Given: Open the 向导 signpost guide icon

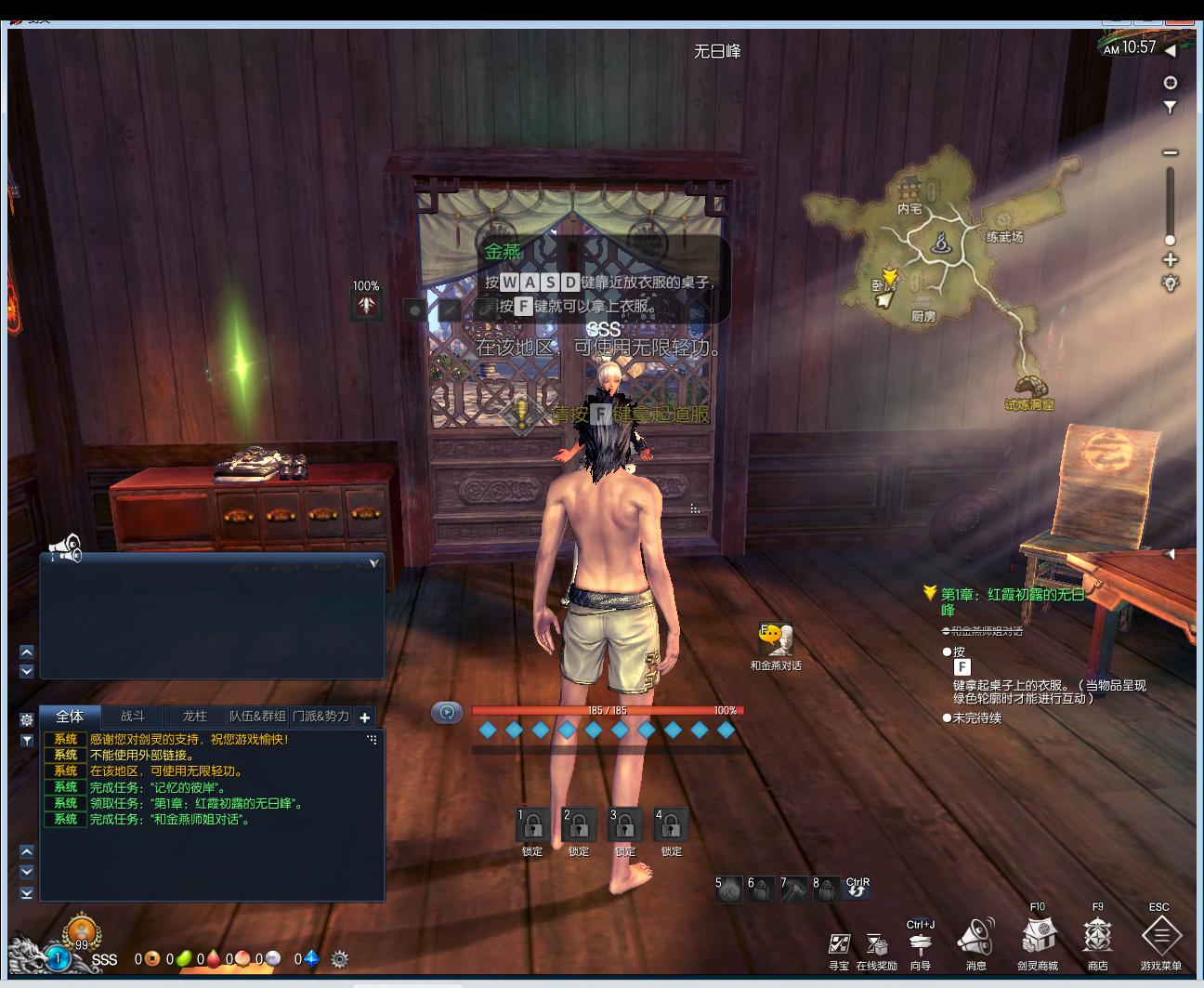Looking at the screenshot, I should point(920,945).
